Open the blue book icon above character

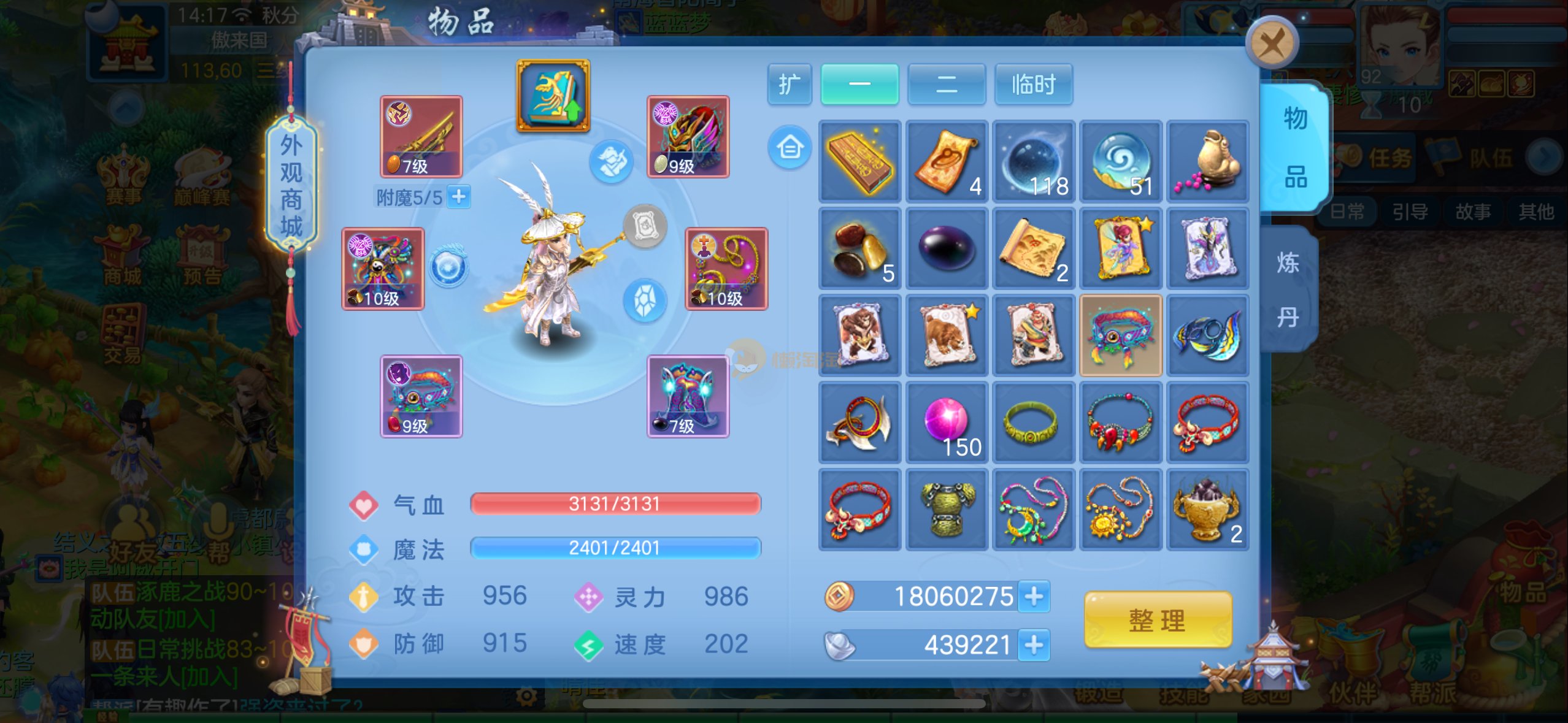(x=553, y=96)
